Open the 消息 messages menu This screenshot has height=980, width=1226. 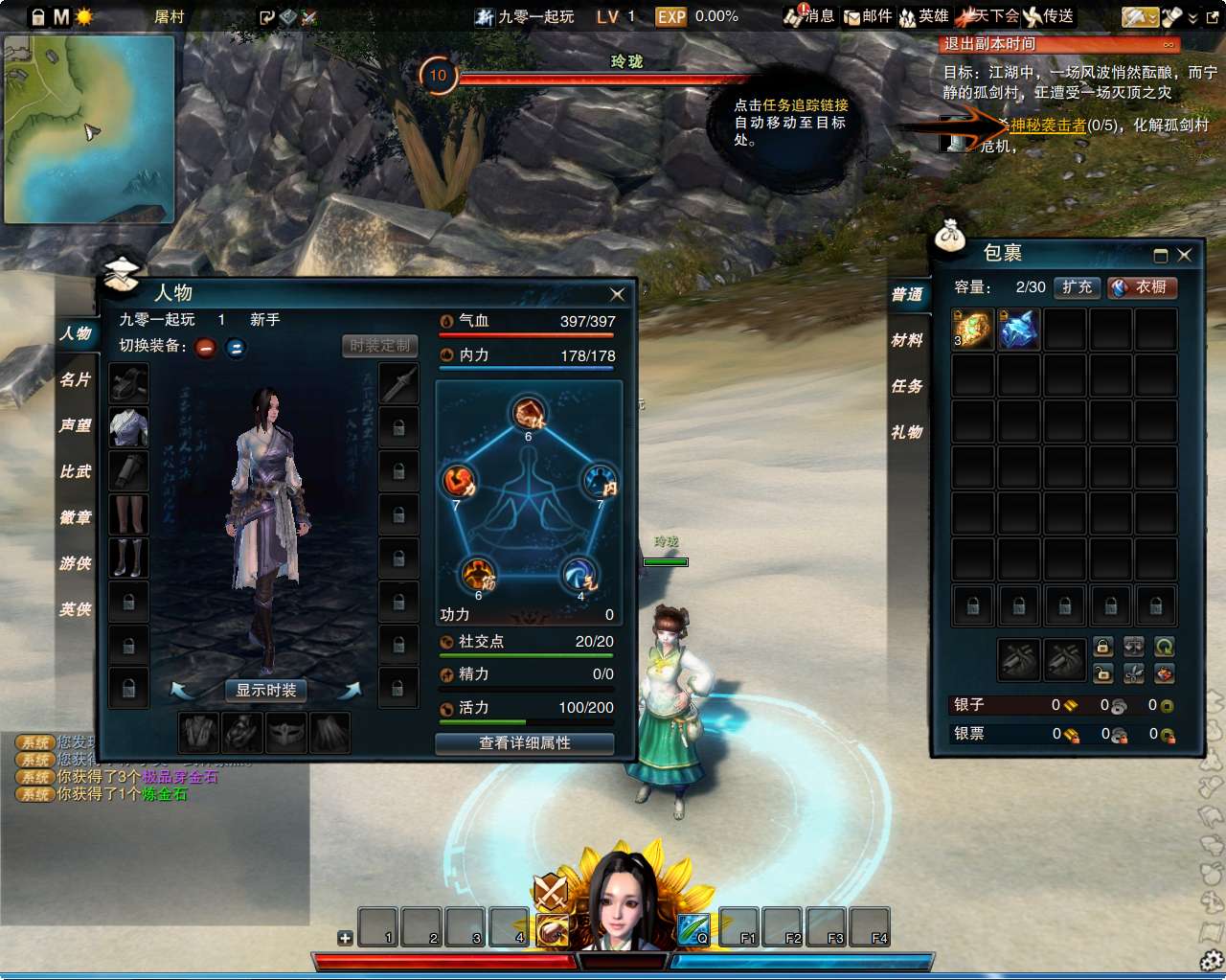(x=809, y=16)
